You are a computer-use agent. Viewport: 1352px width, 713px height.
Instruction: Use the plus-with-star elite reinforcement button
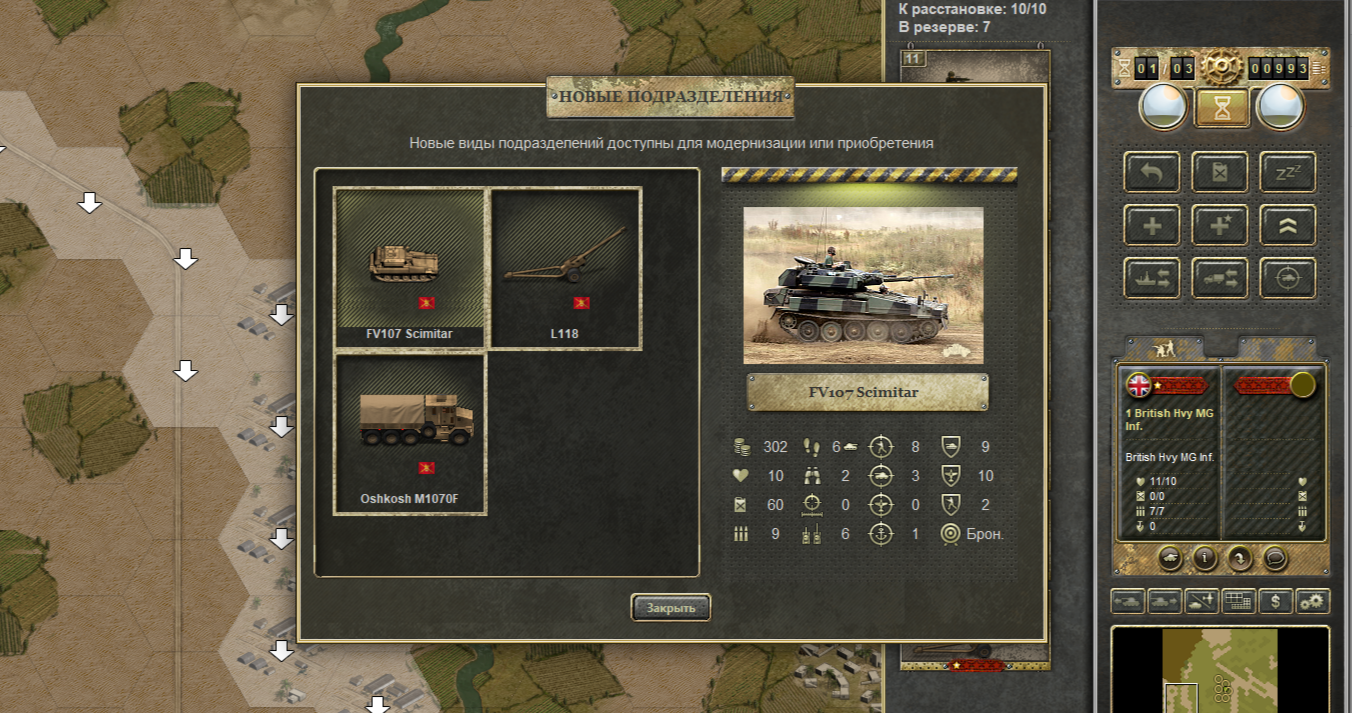coord(1219,225)
